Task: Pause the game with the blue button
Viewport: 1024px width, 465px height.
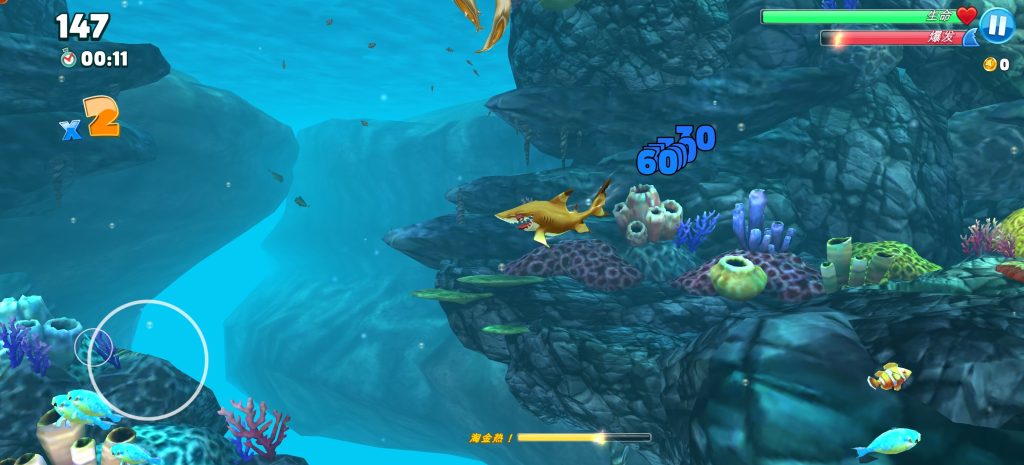Action: [x=996, y=25]
